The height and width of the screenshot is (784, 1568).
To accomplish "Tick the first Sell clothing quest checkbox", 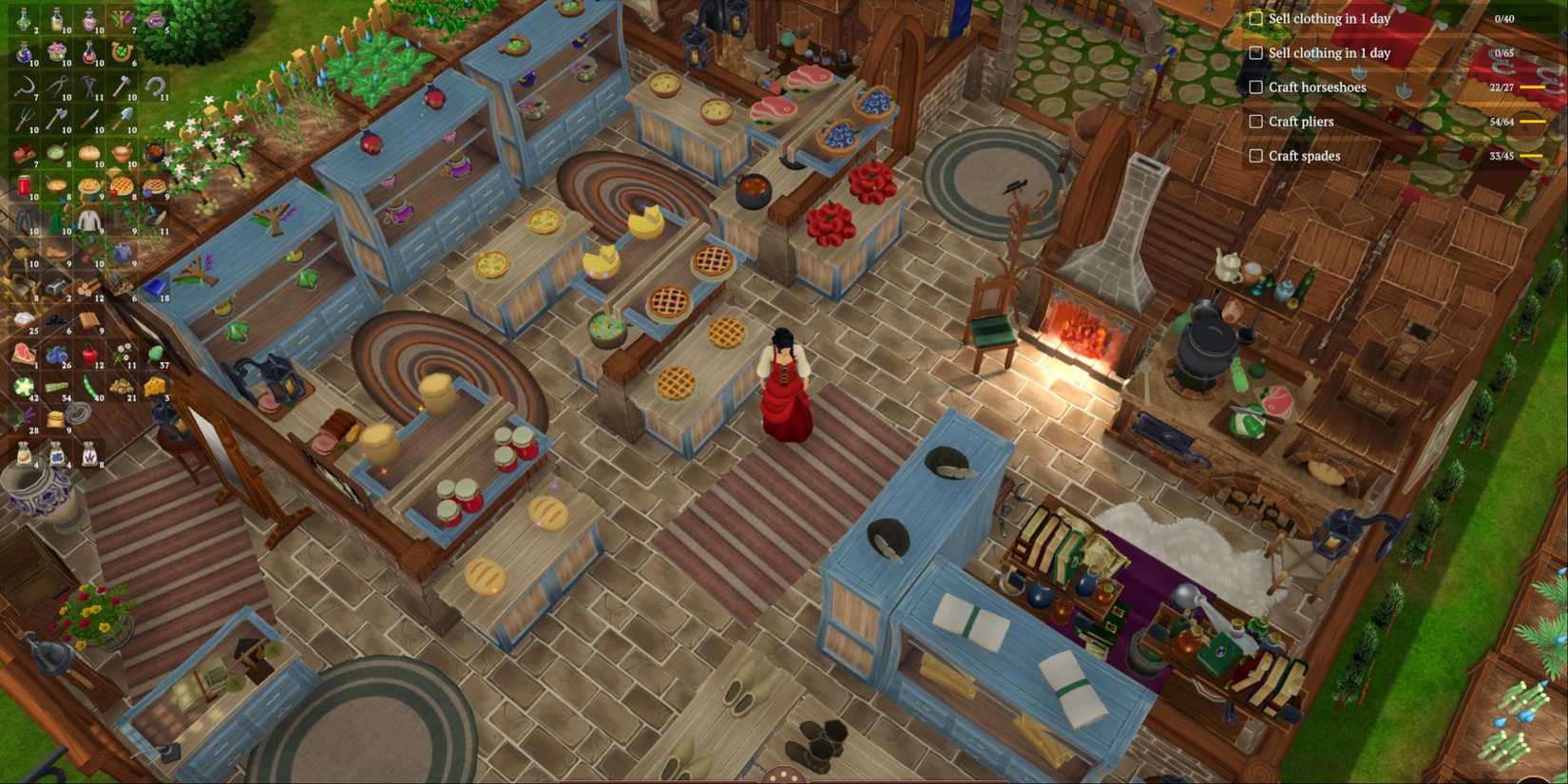I will pyautogui.click(x=1254, y=18).
